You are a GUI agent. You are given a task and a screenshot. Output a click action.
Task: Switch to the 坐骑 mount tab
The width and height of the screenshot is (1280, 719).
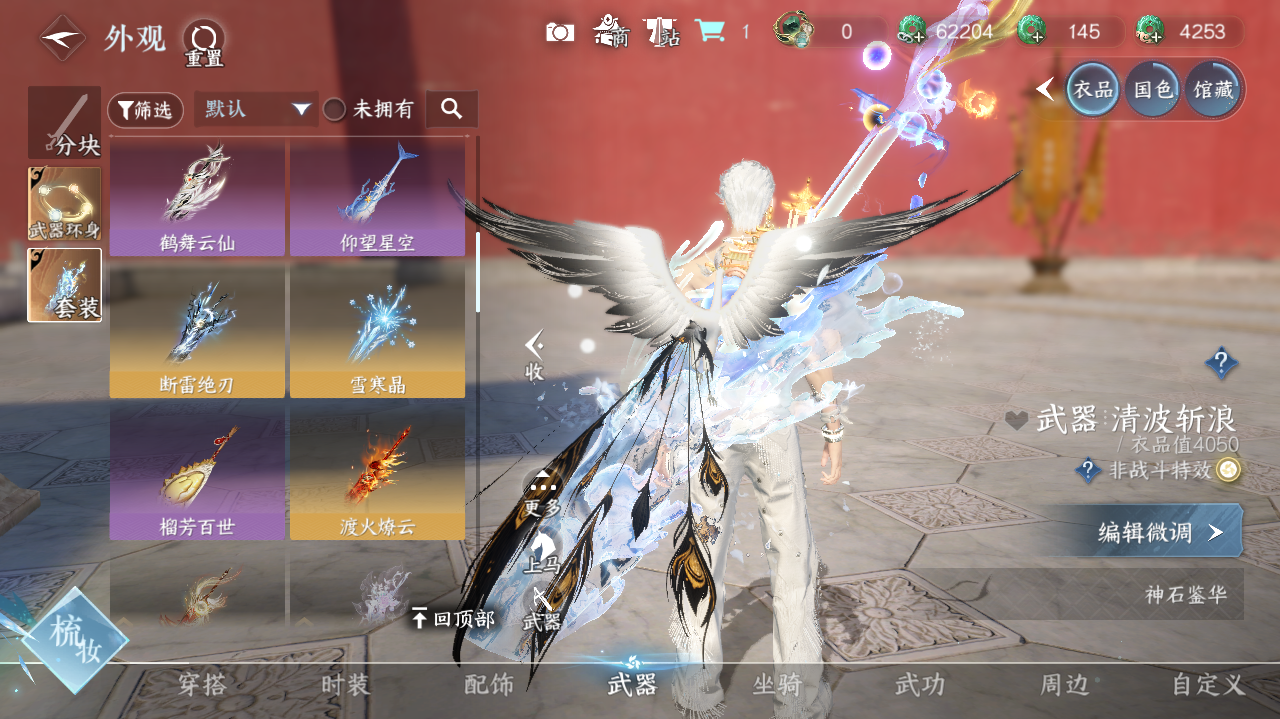[x=777, y=685]
